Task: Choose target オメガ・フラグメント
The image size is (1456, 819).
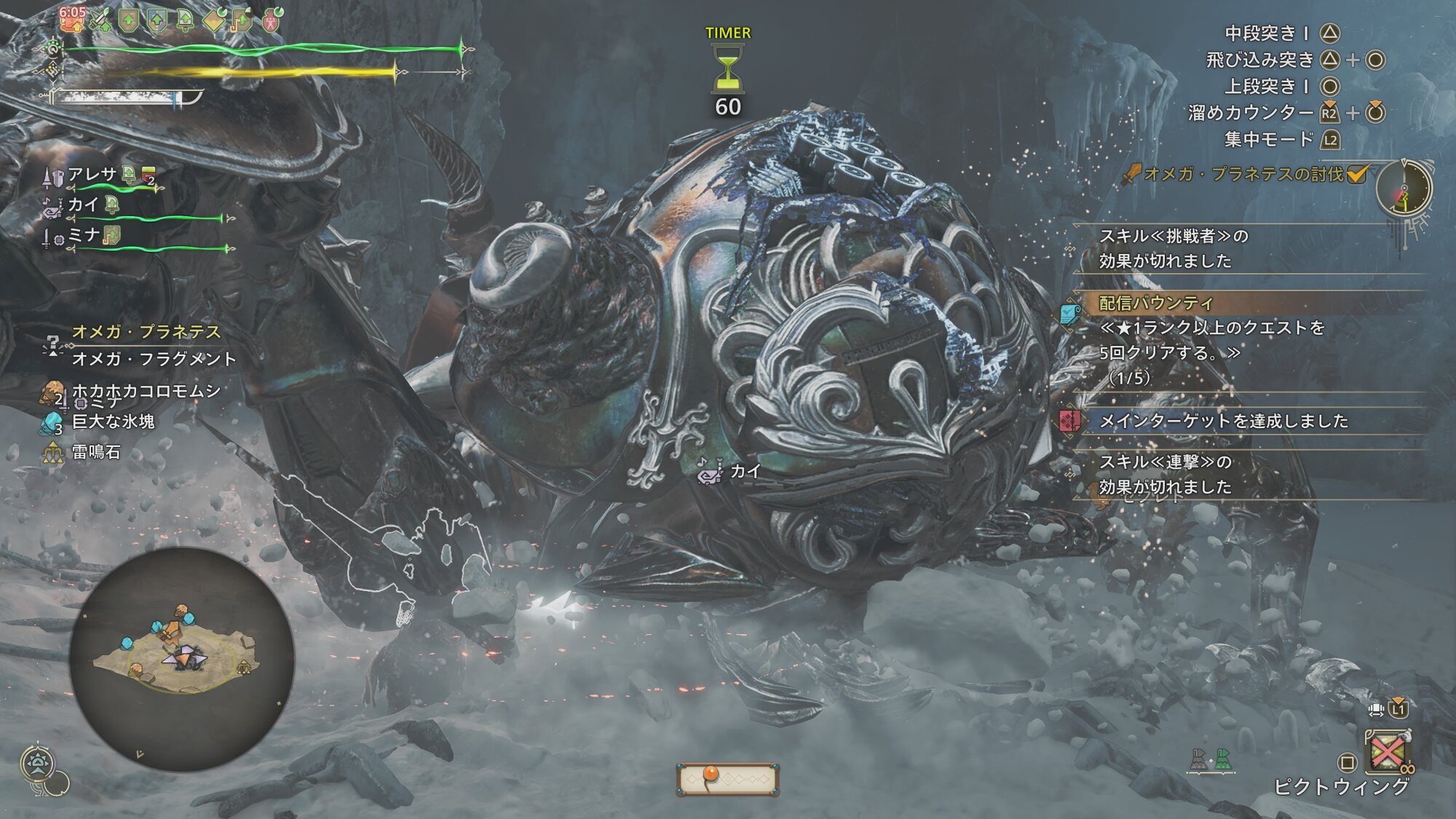Action: tap(154, 359)
